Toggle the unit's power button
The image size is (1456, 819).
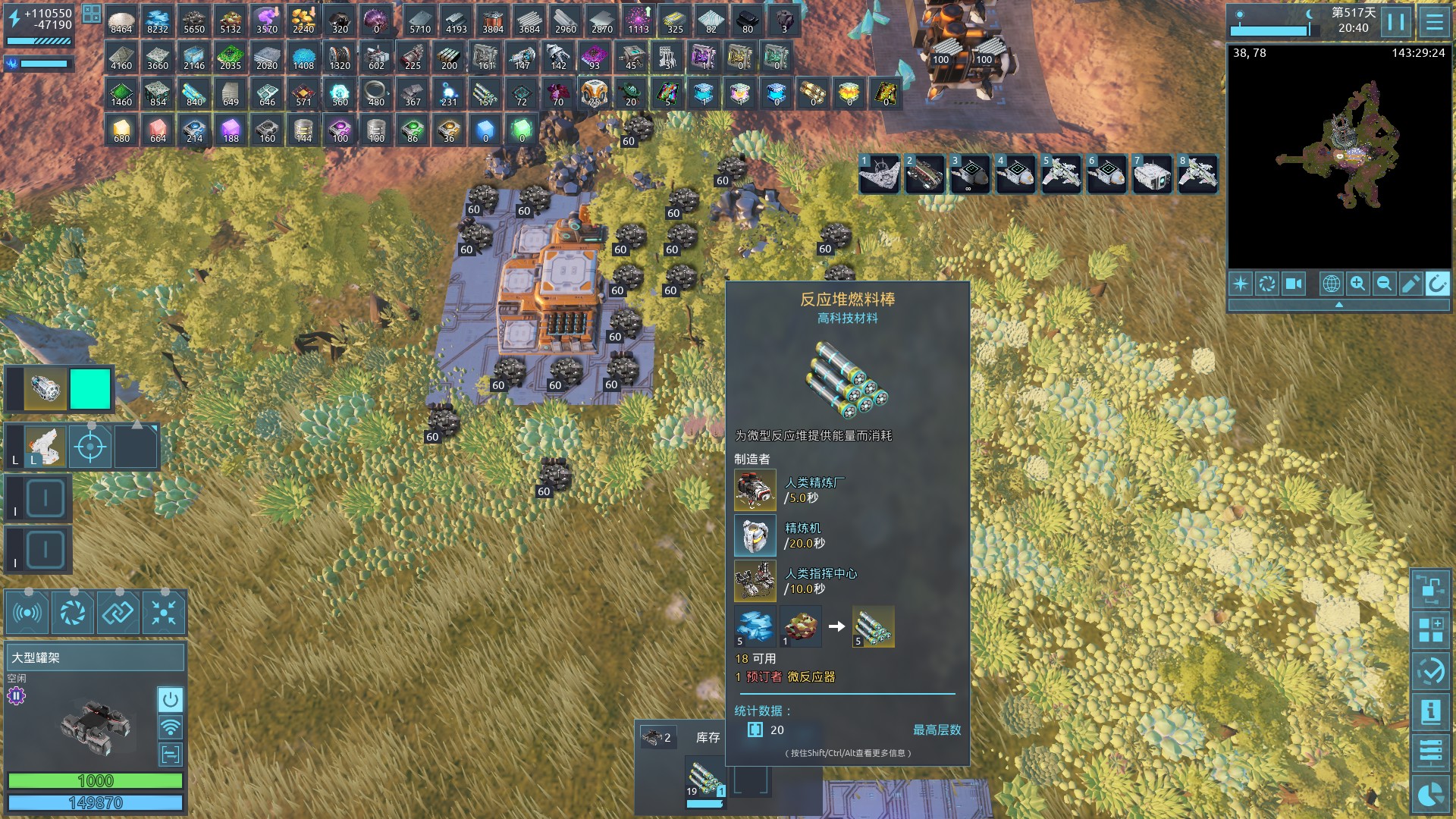point(171,698)
